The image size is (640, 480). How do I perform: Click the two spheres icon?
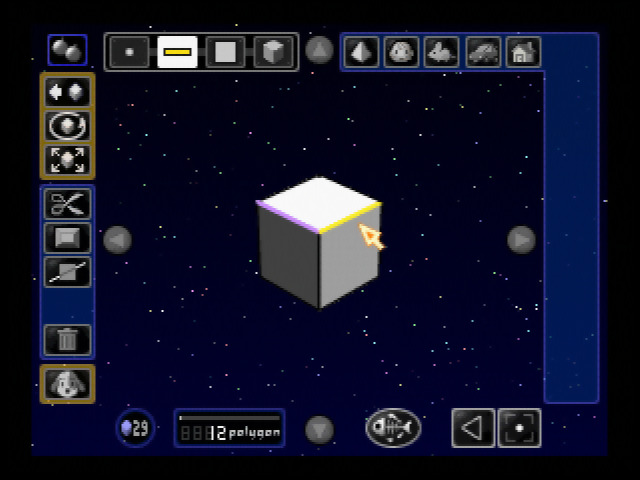[x=67, y=50]
